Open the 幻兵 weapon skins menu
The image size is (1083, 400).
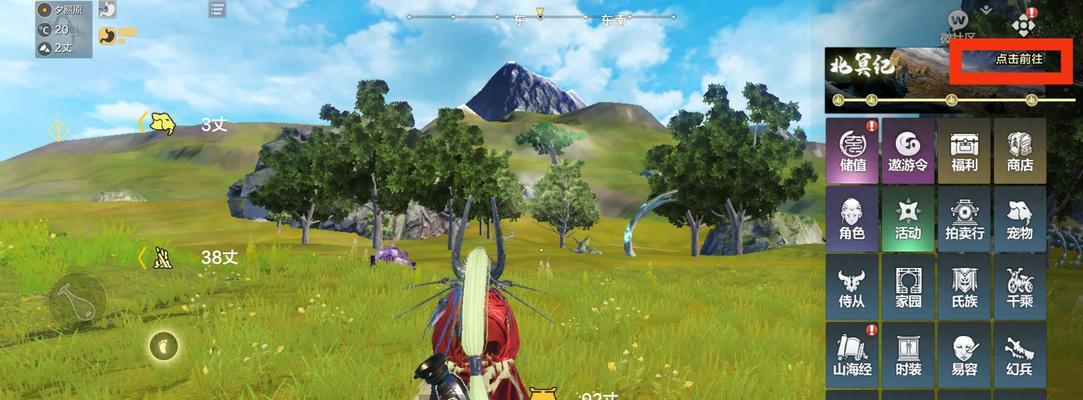[x=1019, y=355]
